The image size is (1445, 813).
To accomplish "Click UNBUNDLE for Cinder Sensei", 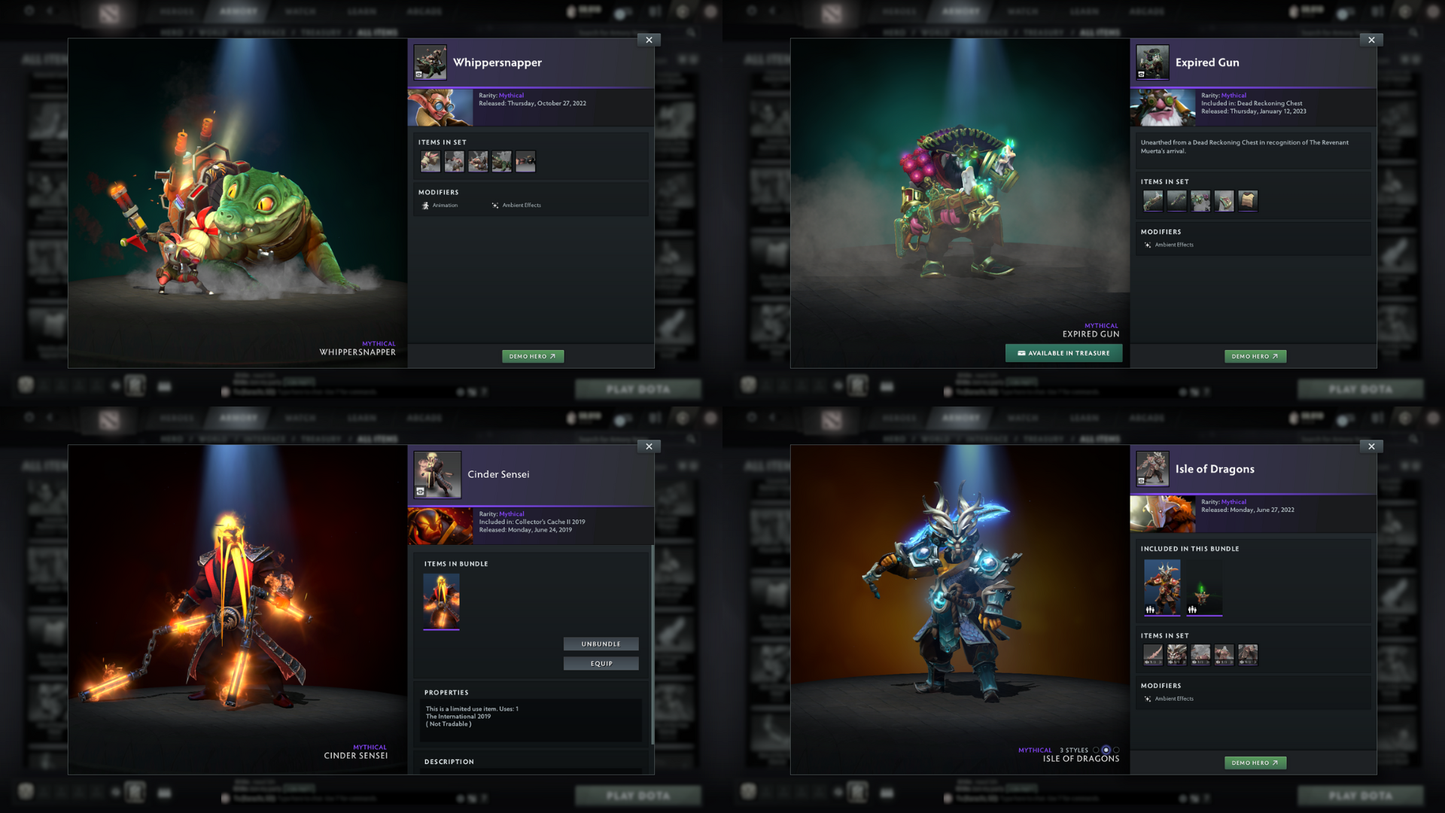I will [x=601, y=644].
